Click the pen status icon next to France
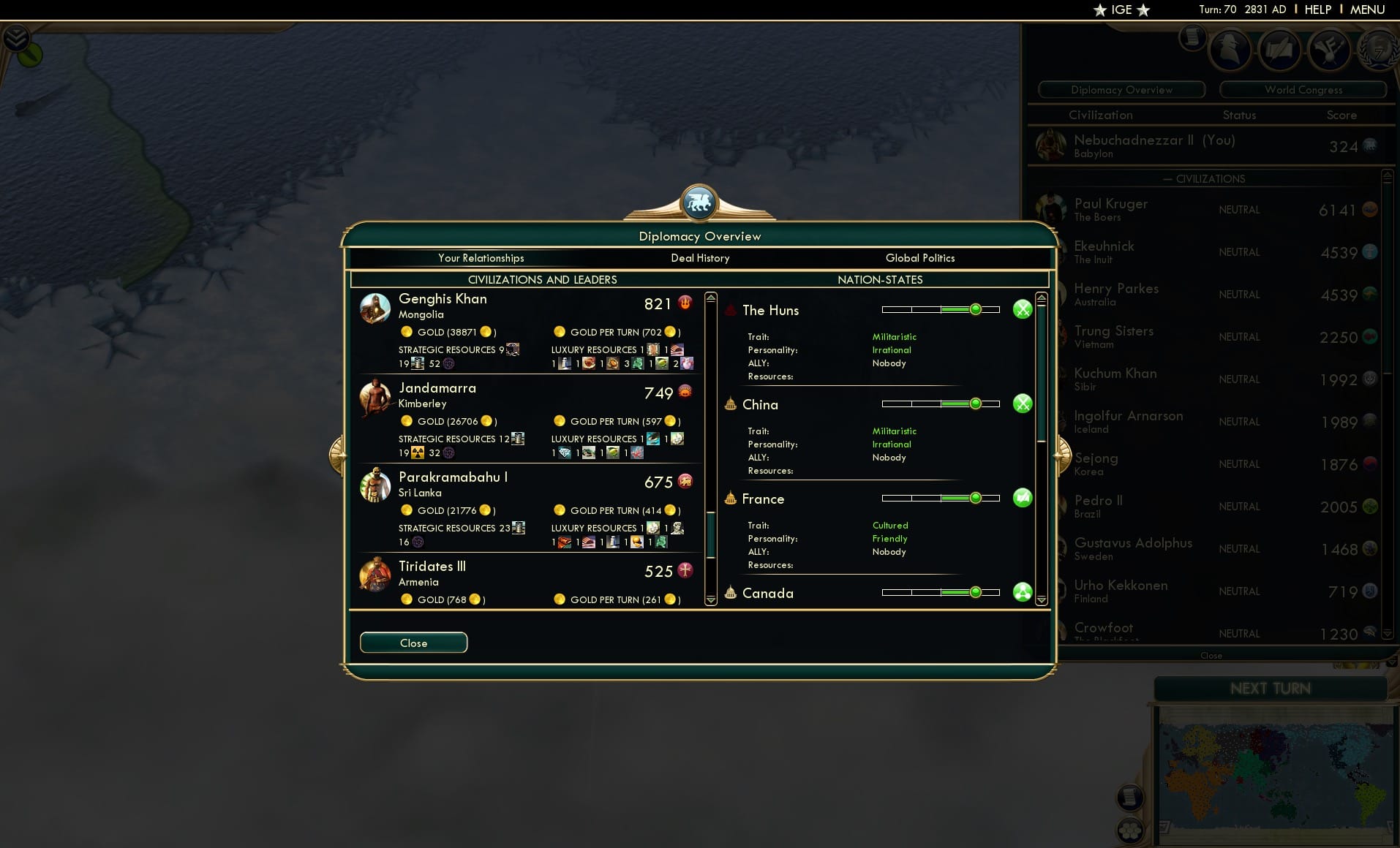 [x=1023, y=498]
